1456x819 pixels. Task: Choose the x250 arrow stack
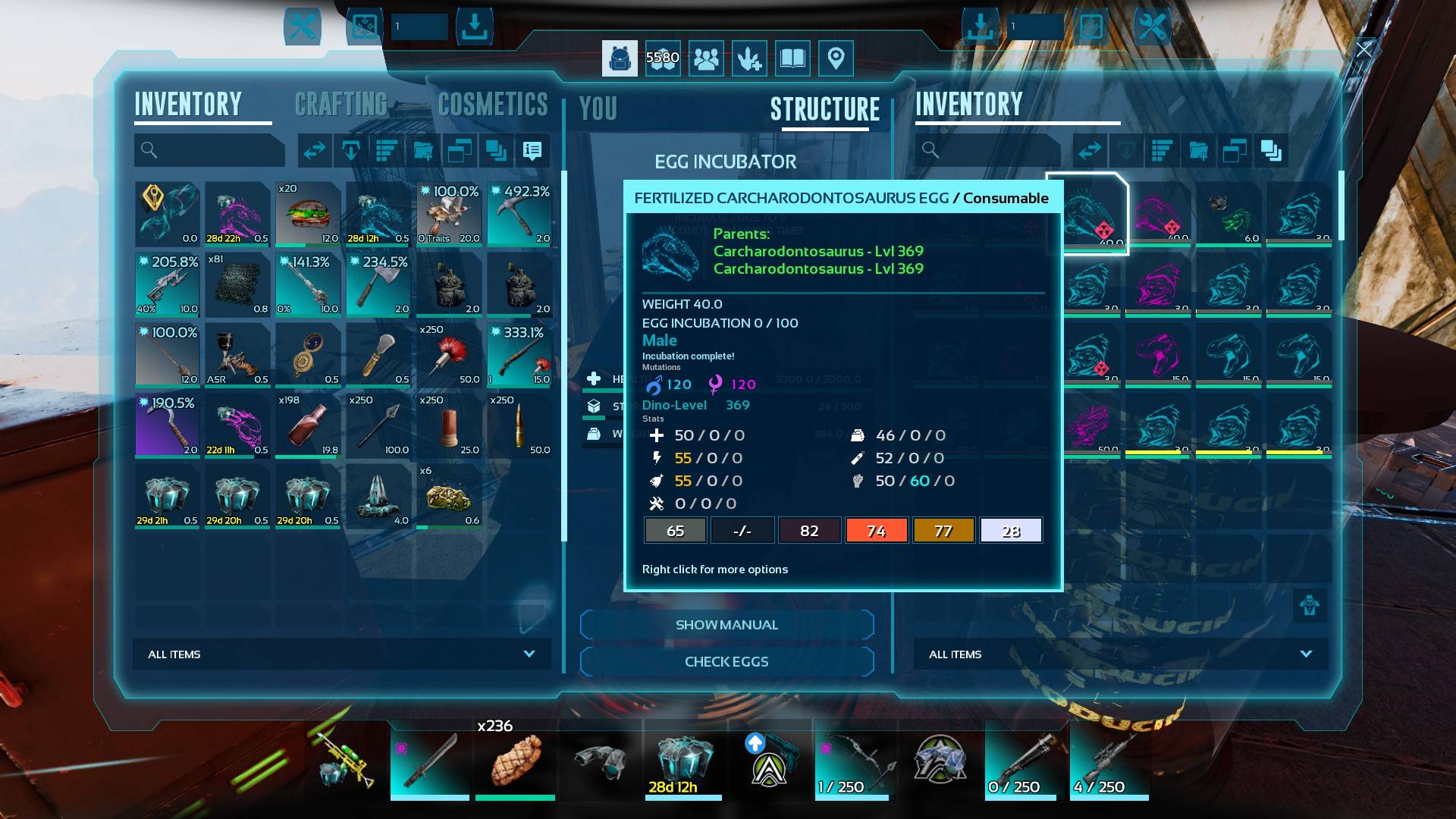378,425
